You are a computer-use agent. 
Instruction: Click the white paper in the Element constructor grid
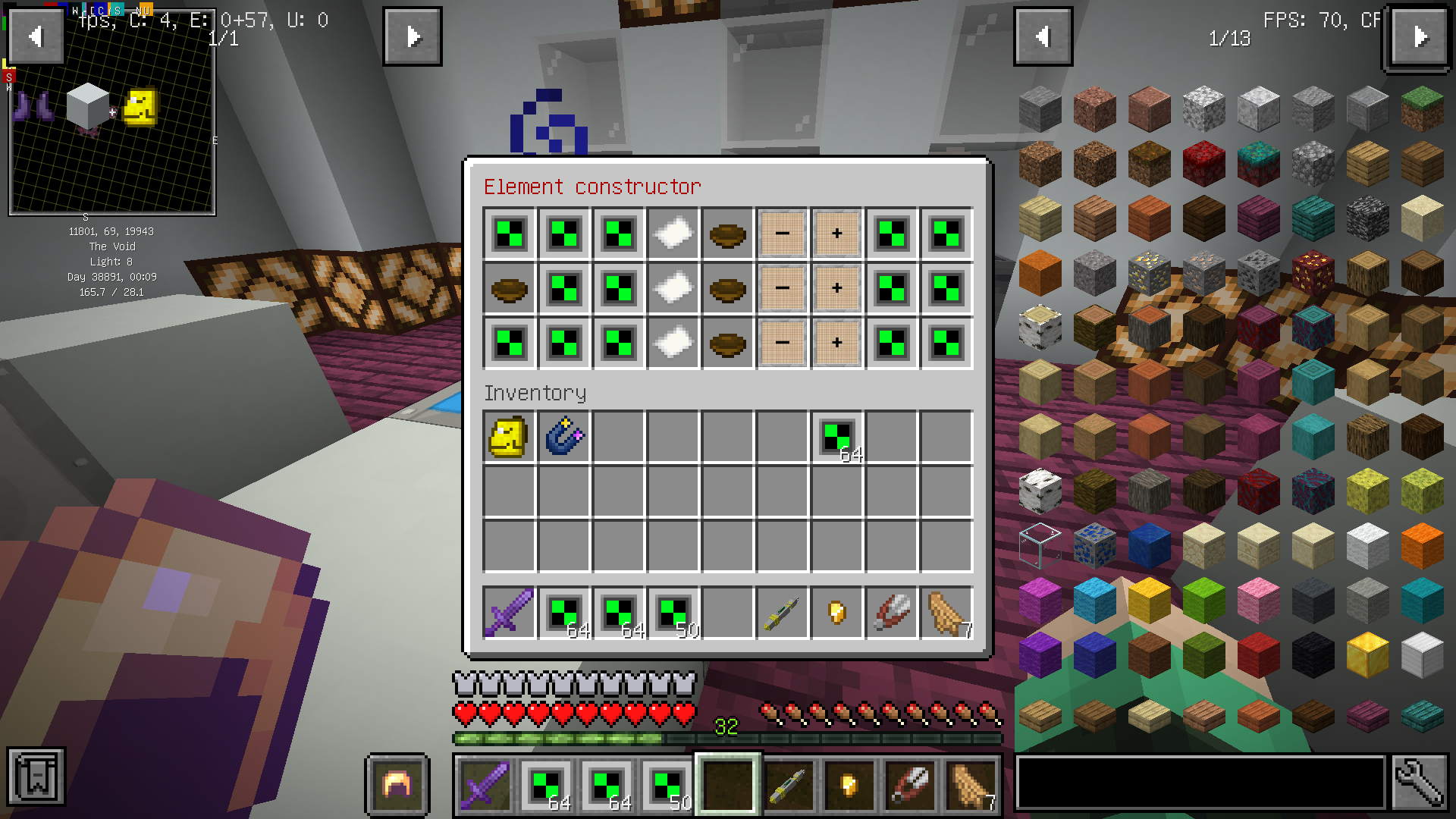point(672,234)
